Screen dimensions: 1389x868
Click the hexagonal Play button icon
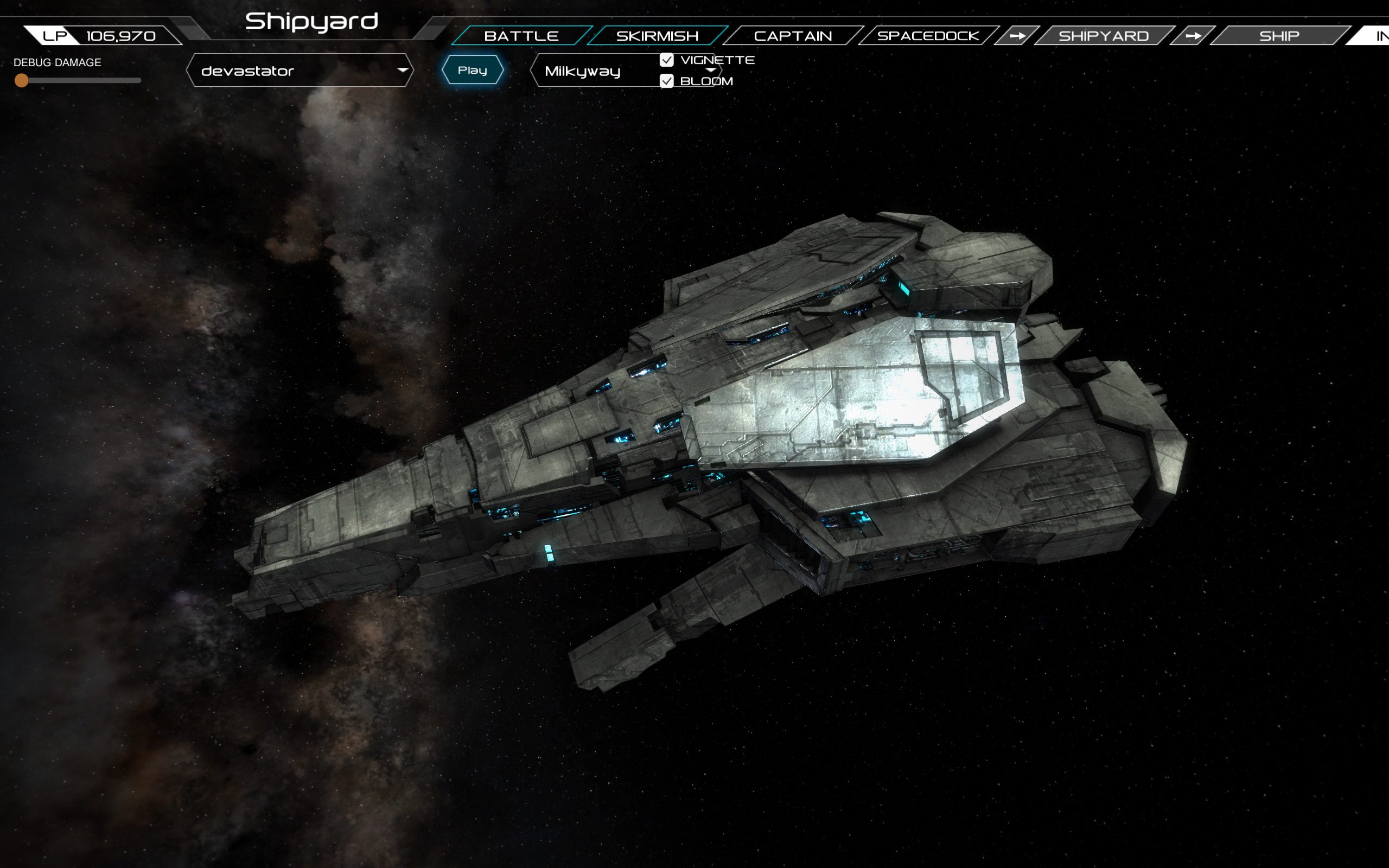tap(473, 69)
